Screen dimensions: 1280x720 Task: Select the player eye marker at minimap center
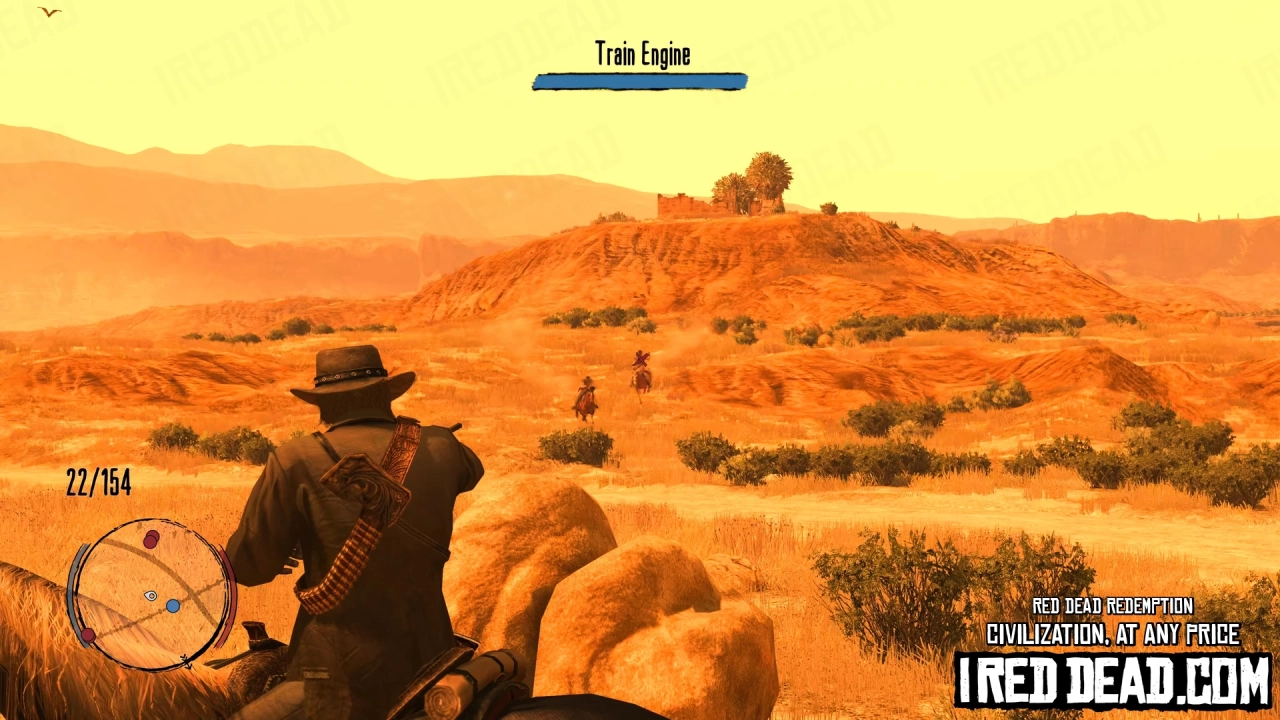point(148,596)
